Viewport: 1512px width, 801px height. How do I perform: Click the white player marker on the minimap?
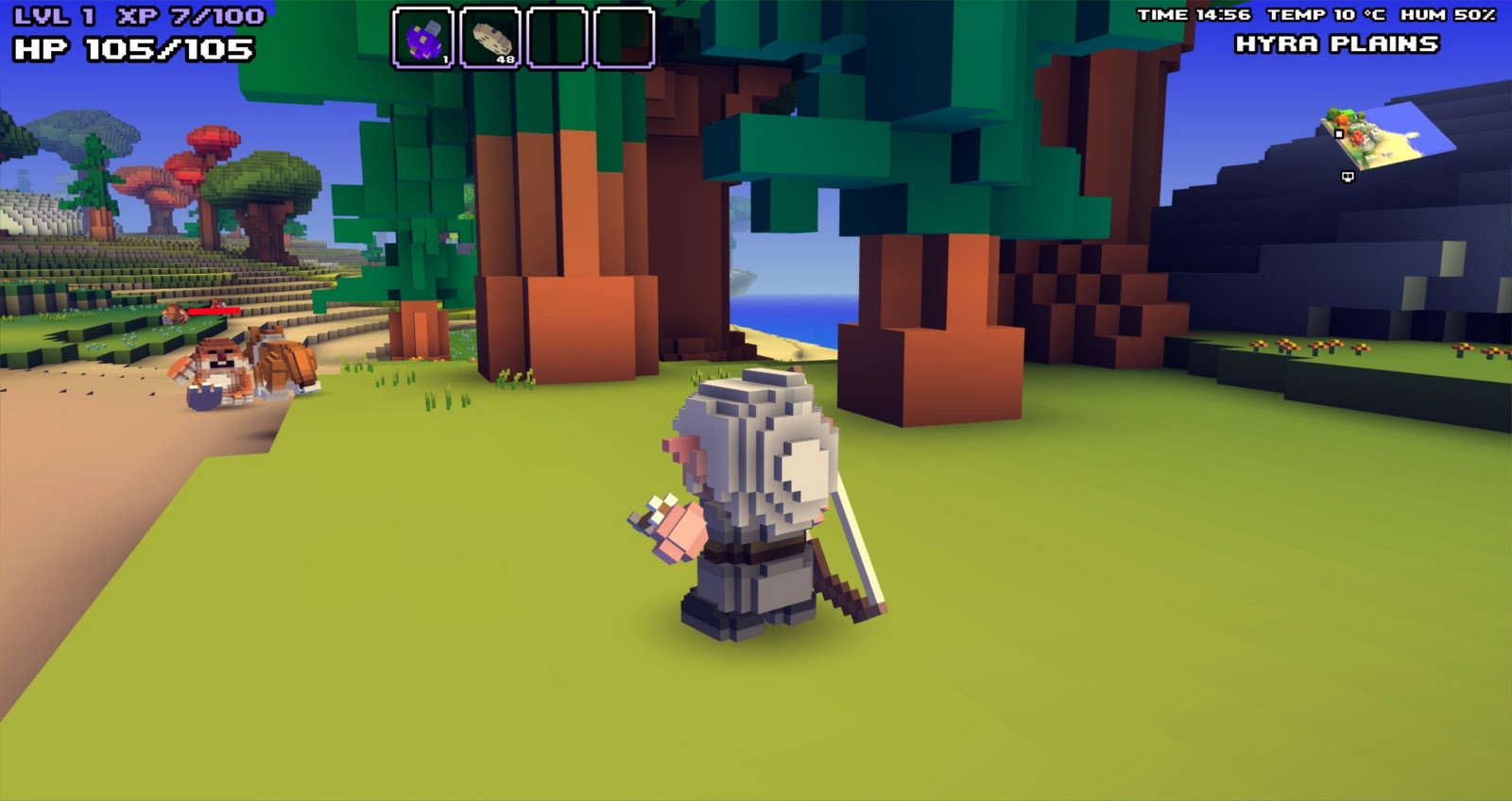1339,133
